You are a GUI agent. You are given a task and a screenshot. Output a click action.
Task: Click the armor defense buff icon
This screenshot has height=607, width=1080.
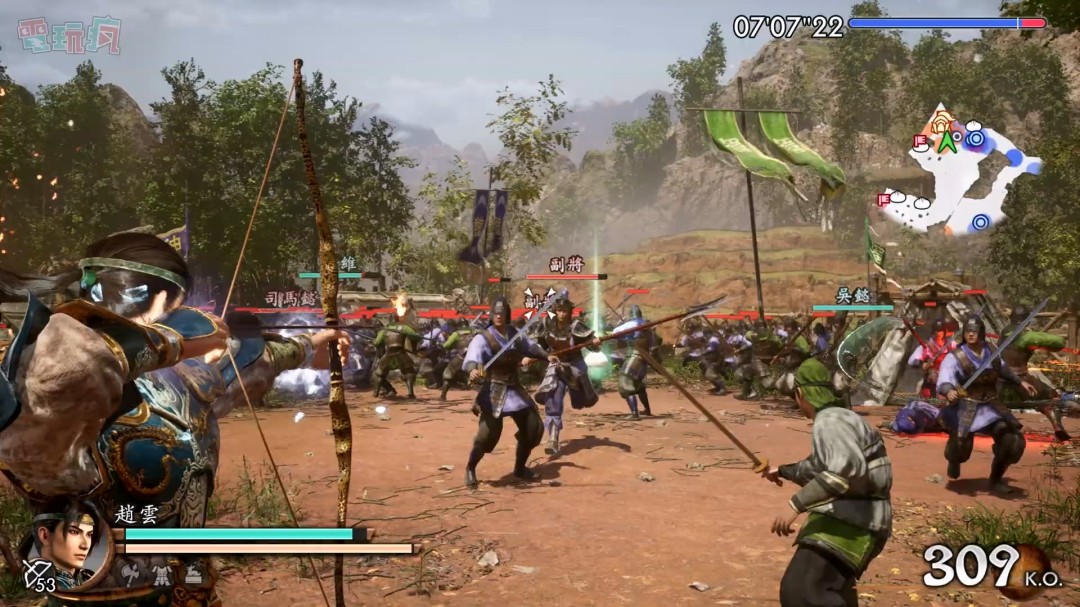(x=162, y=572)
